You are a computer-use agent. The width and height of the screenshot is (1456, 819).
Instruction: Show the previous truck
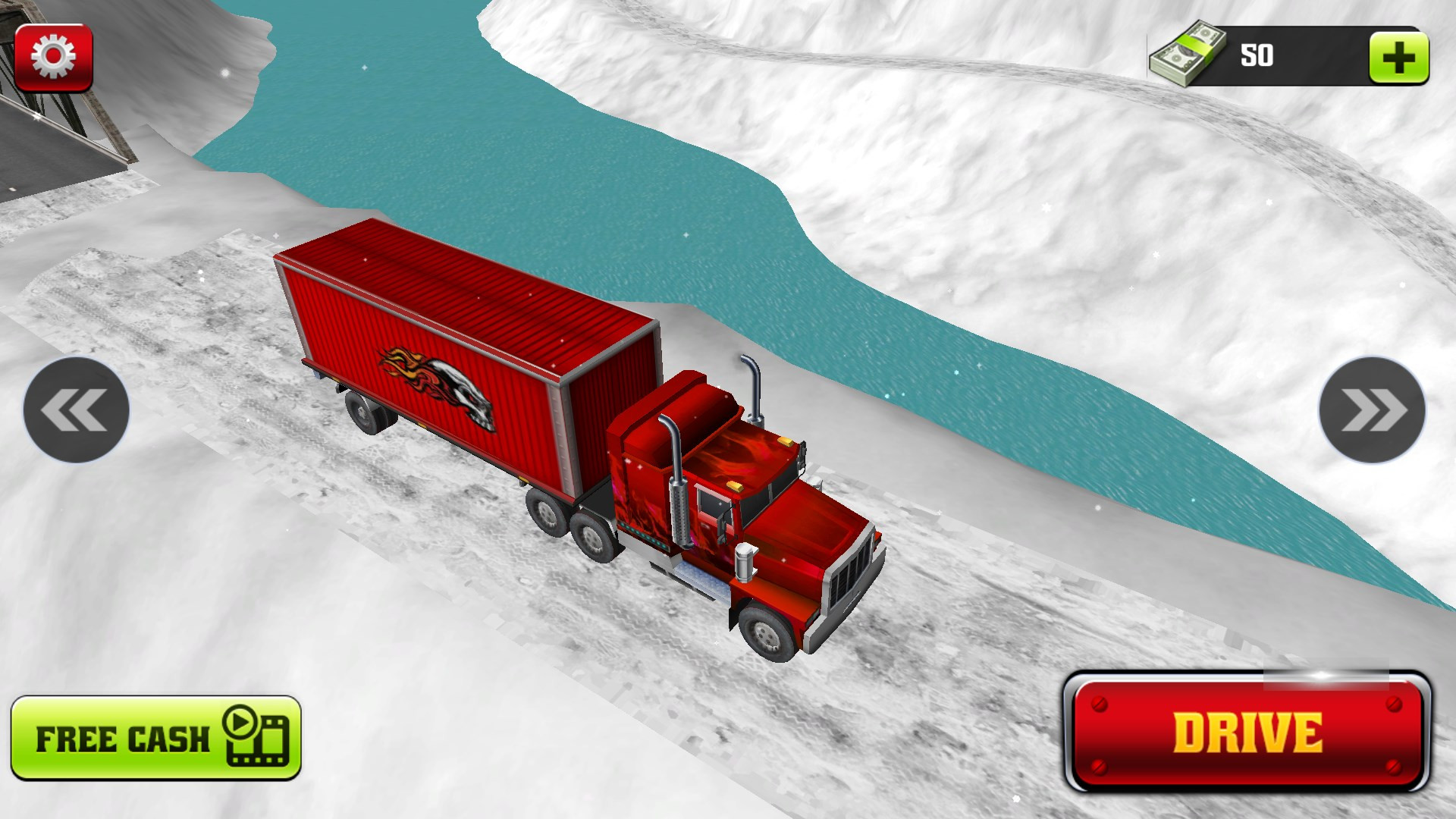[x=76, y=410]
